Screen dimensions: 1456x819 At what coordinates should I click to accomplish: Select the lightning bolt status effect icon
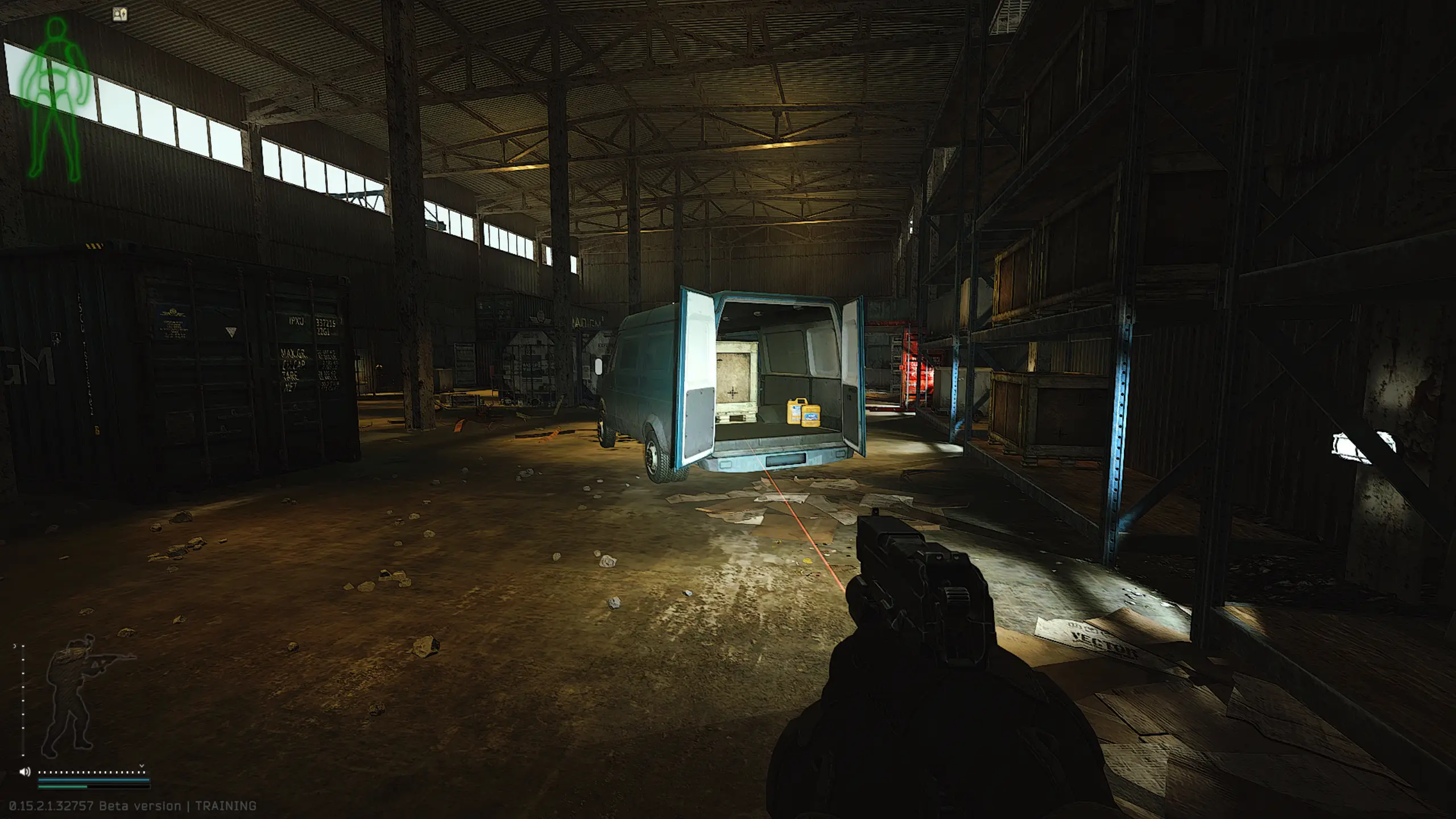(120, 15)
